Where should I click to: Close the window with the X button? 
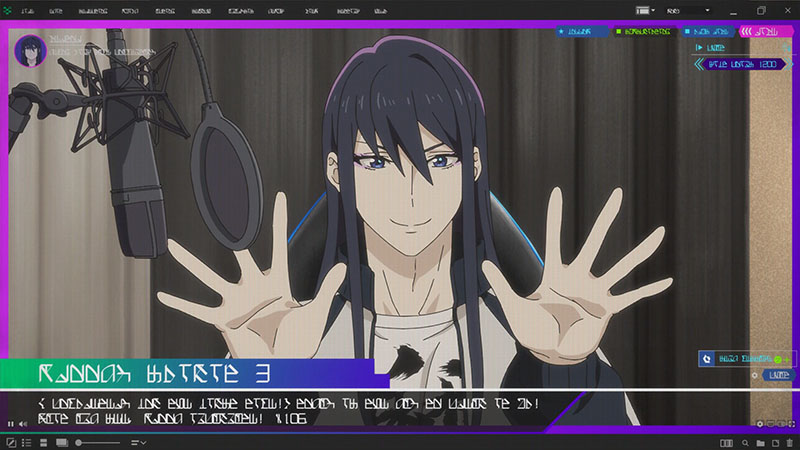click(788, 10)
